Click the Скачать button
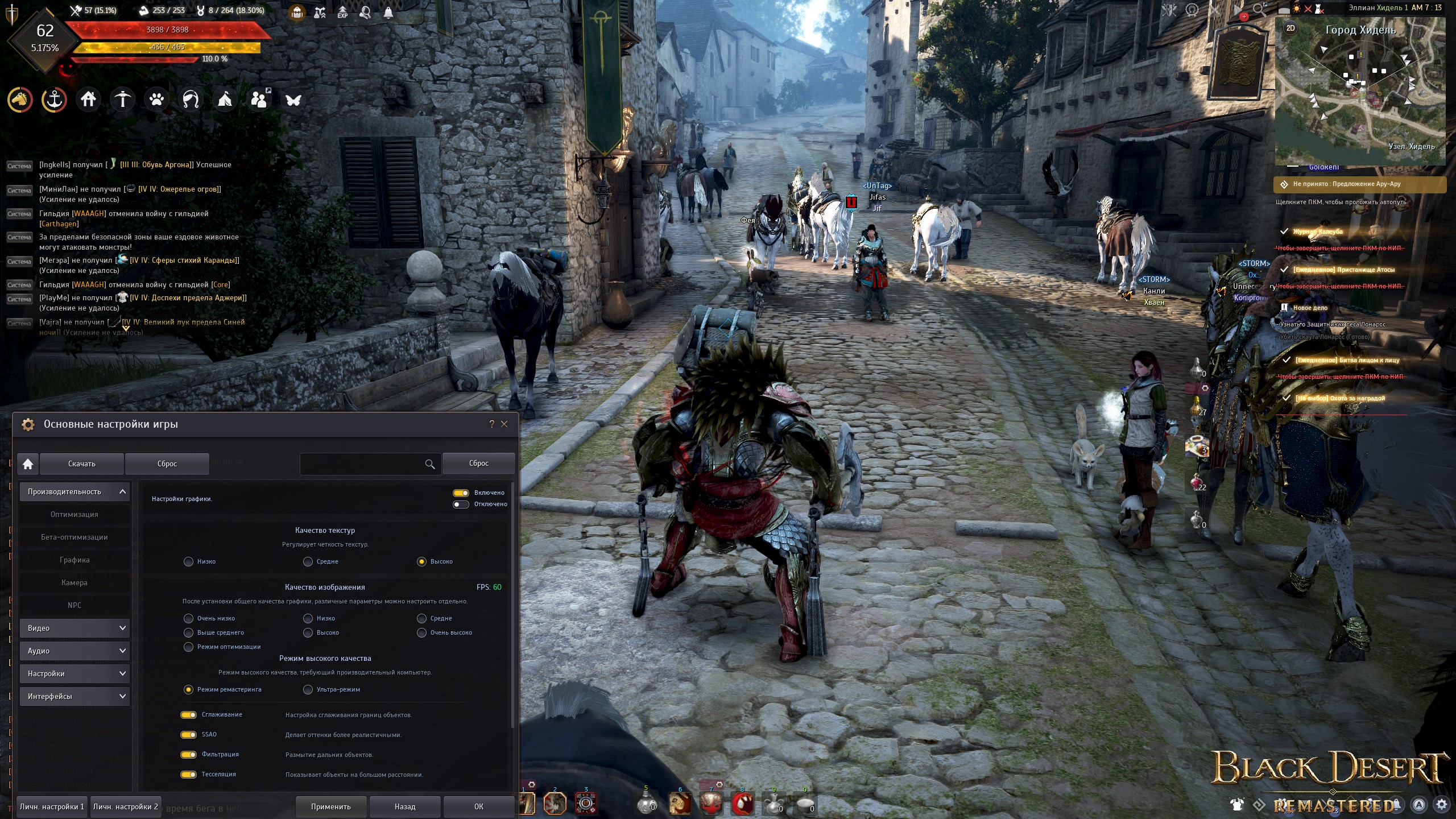The height and width of the screenshot is (819, 1456). click(82, 464)
